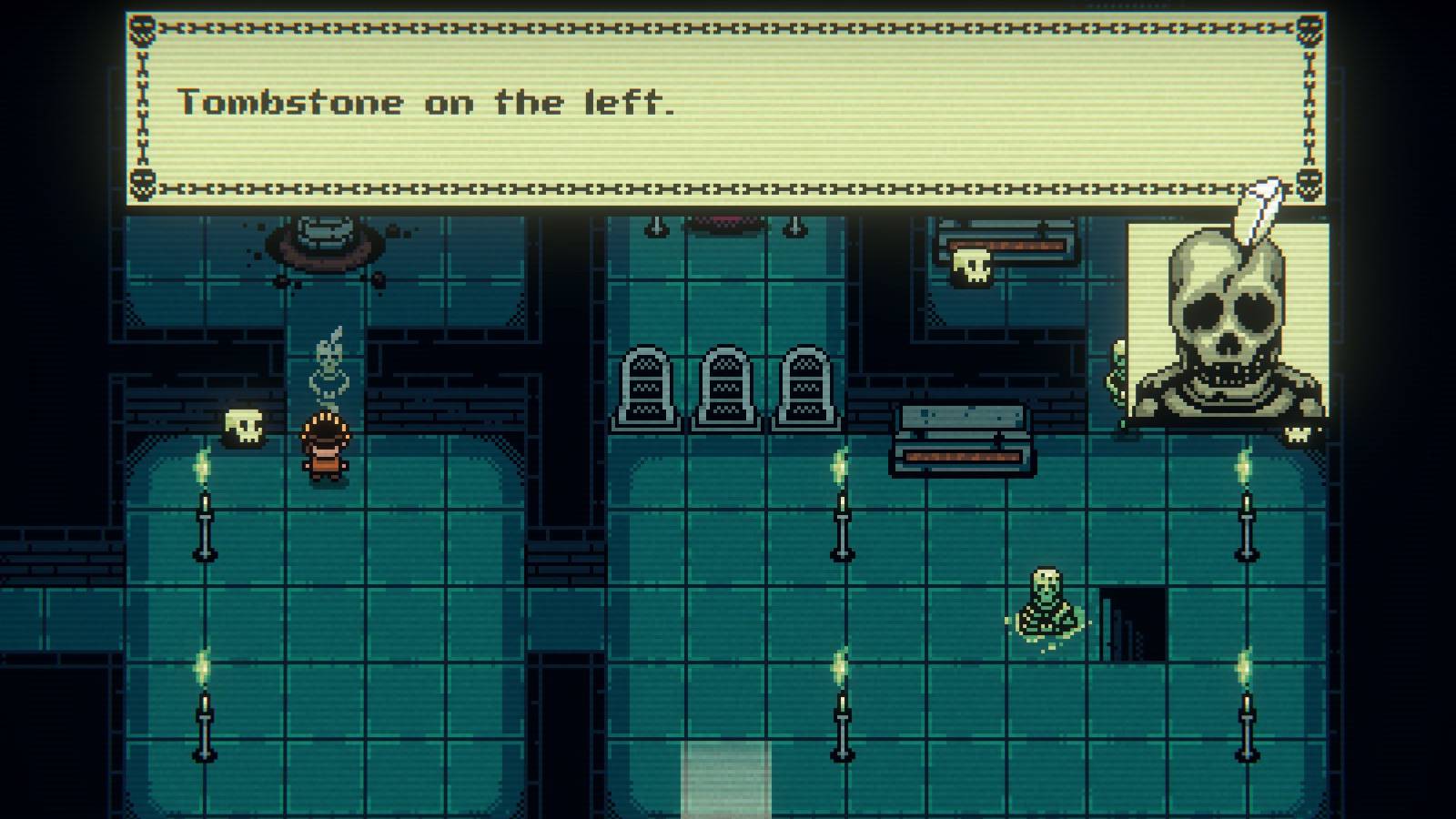This screenshot has height=819, width=1456.
Task: Open the coffin in the top right alcove
Action: (x=1006, y=241)
